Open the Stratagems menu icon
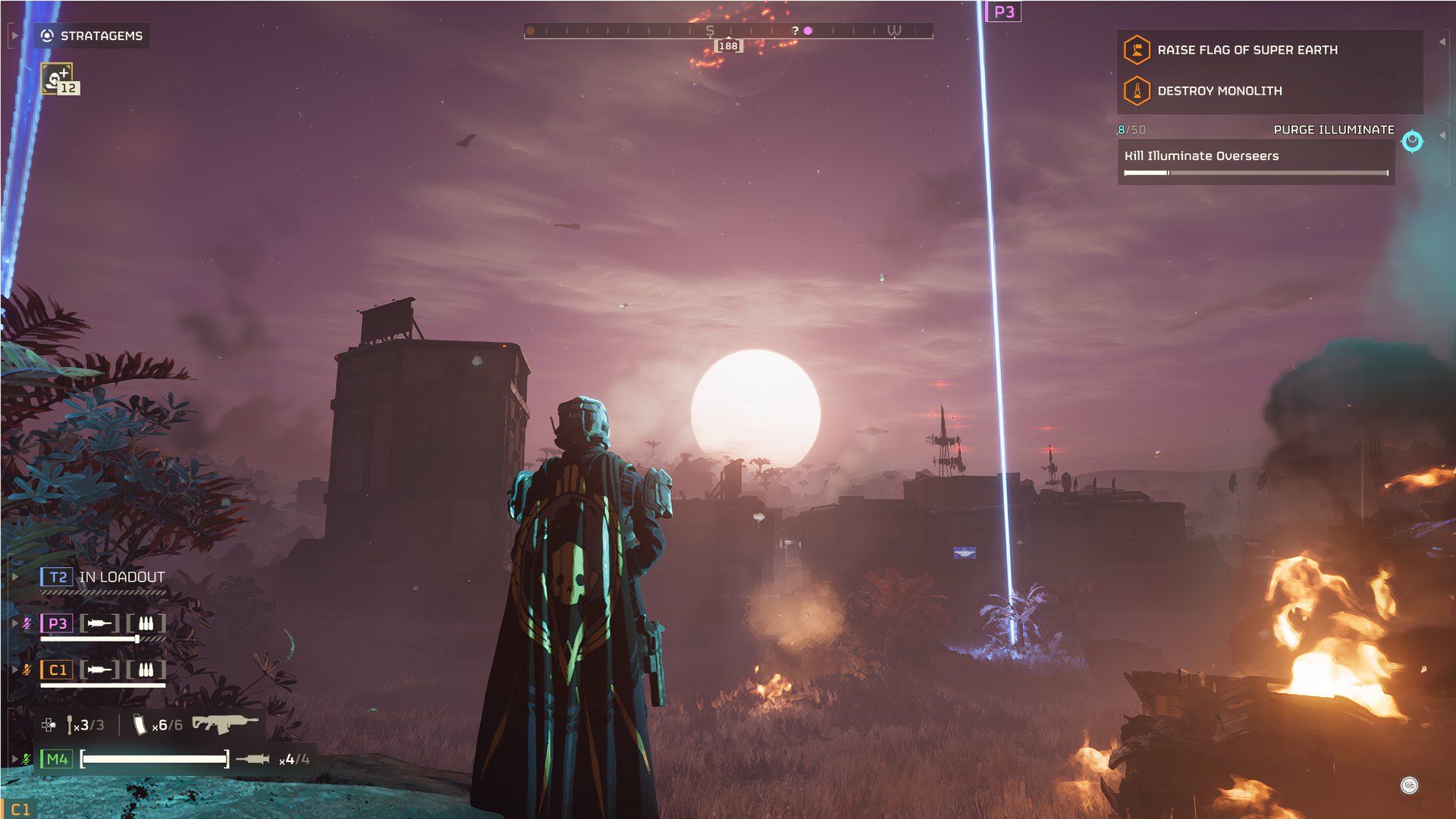This screenshot has height=819, width=1456. pos(45,34)
